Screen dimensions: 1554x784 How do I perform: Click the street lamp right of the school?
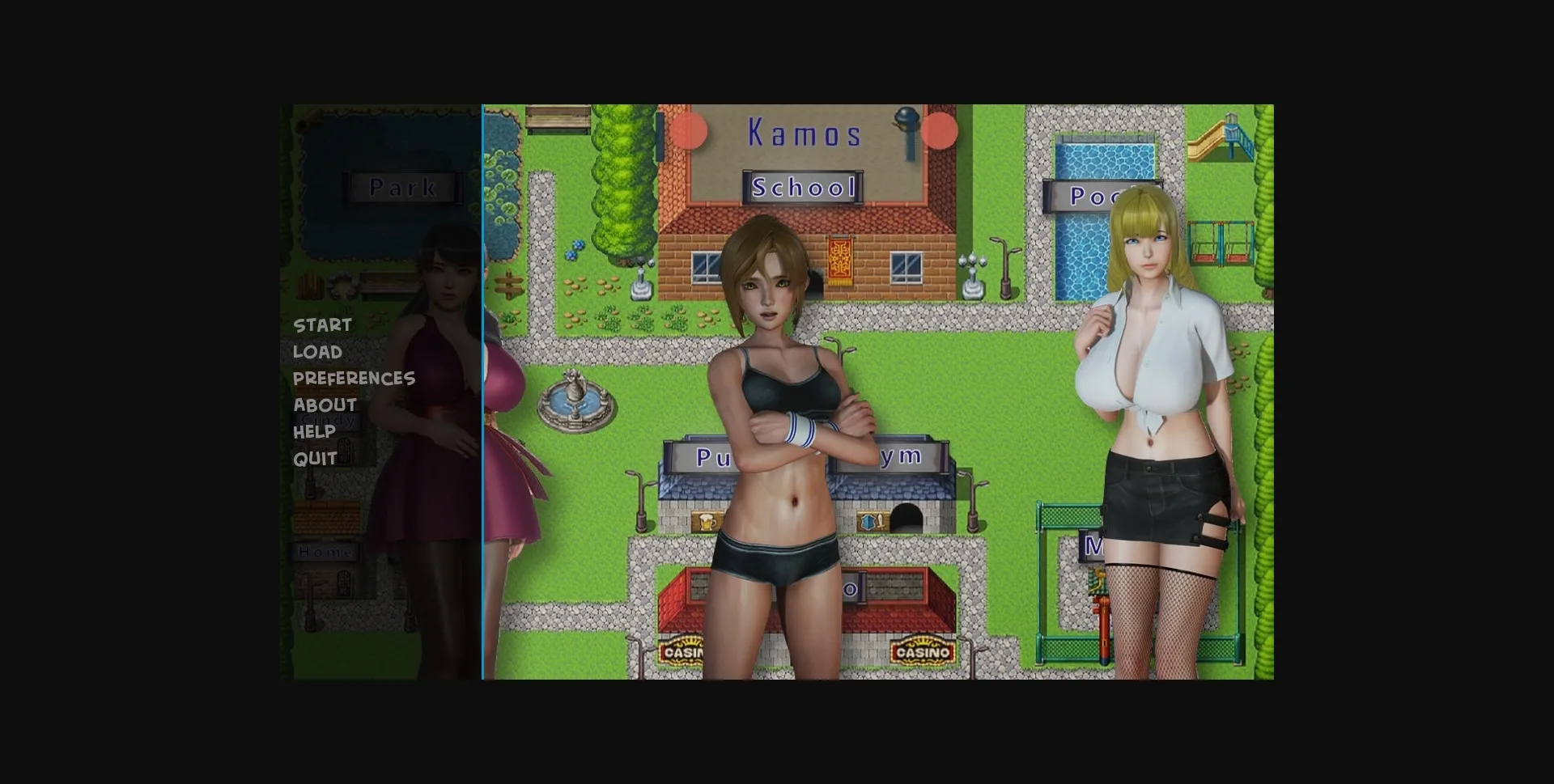pos(1006,267)
